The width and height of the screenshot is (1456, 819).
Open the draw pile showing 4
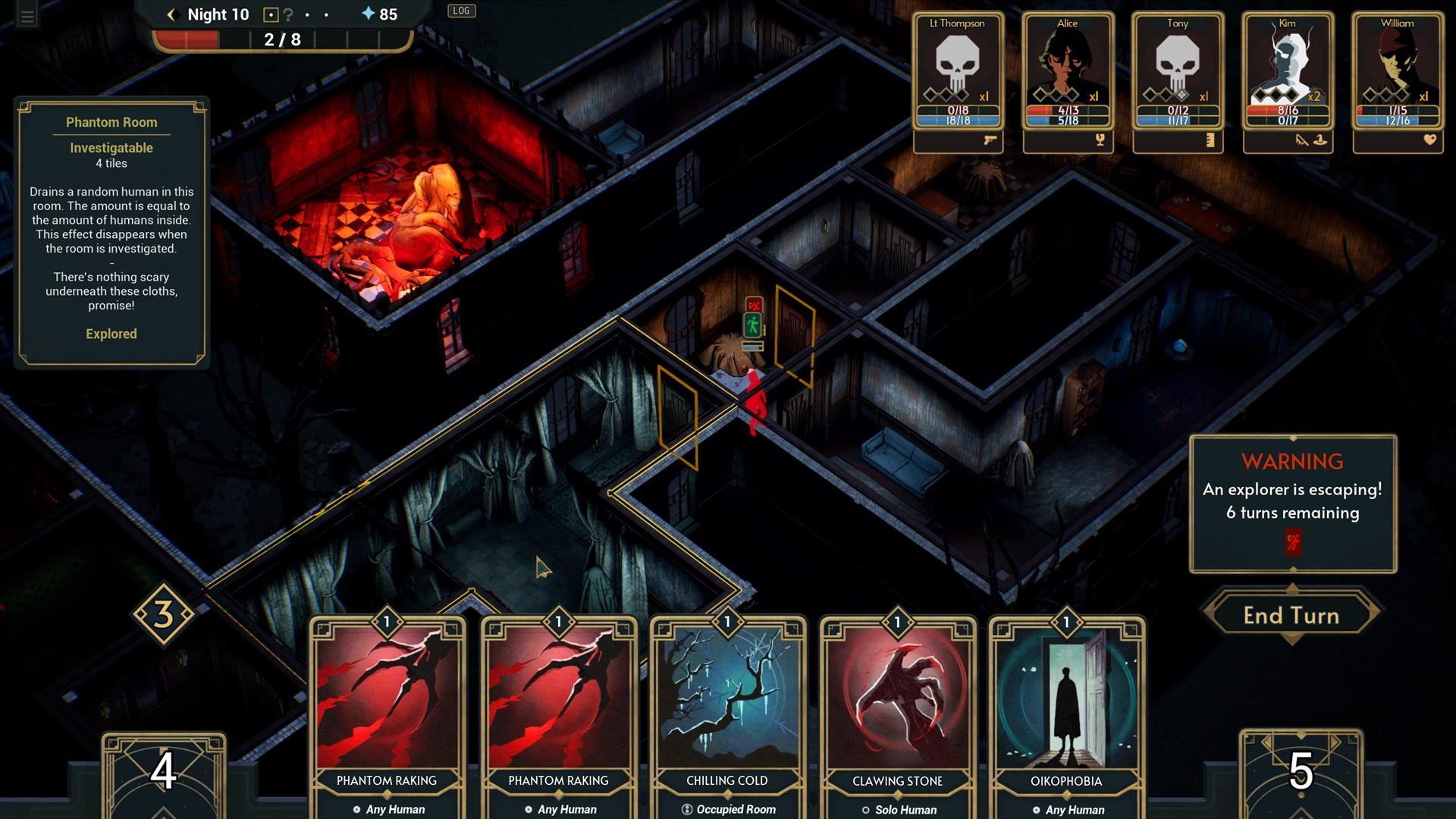coord(163,772)
